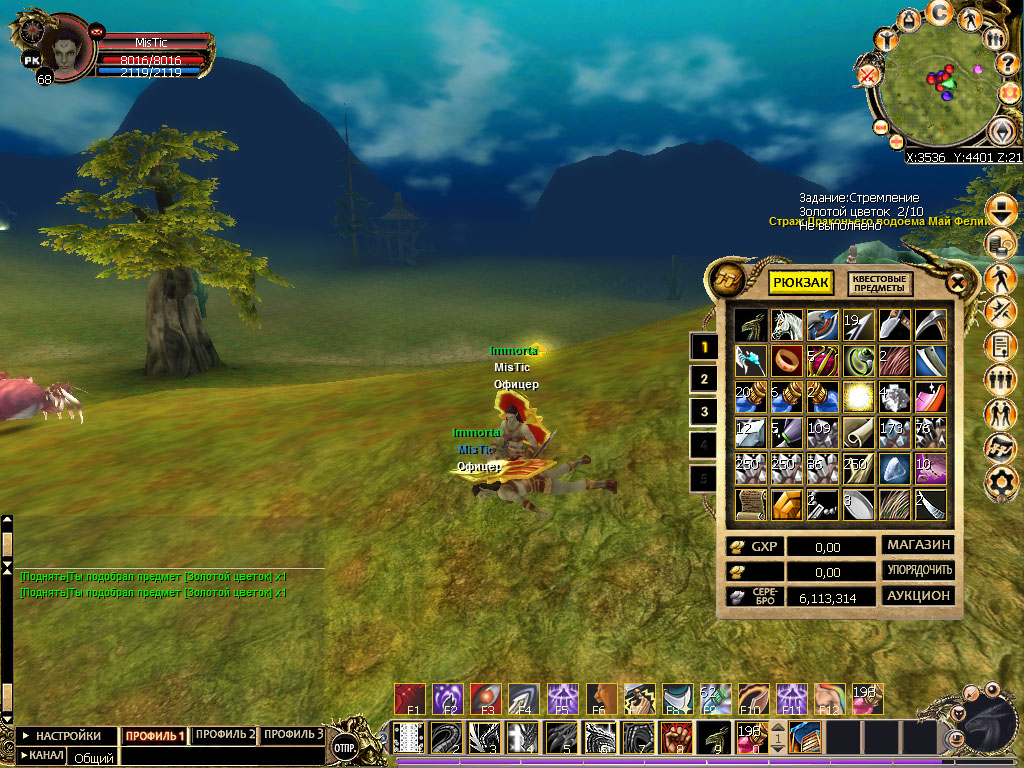
Task: Select the glowing yellow orb item
Action: [x=858, y=395]
